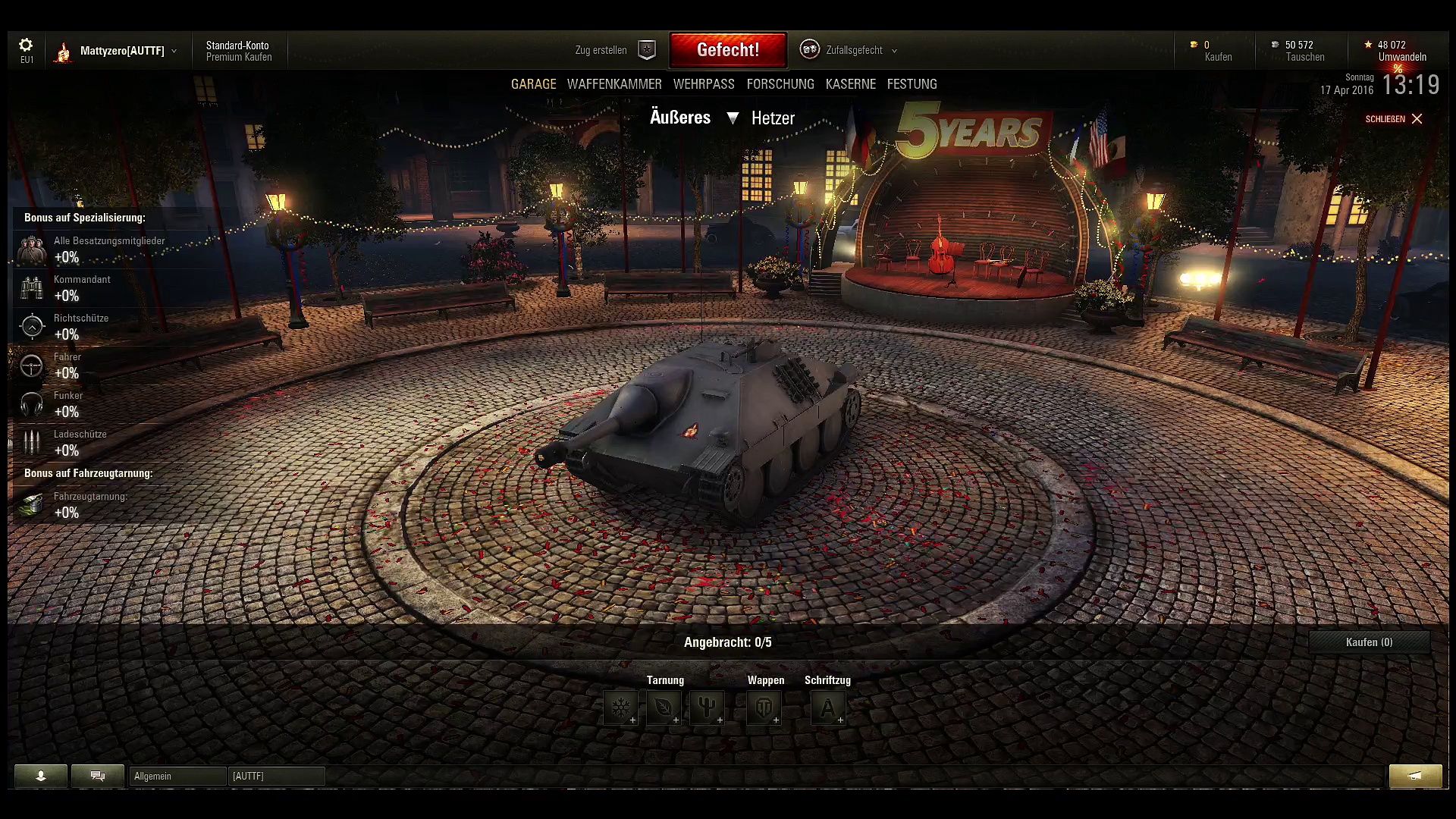Open the Zufallsgefecht battle mode dropdown
The image size is (1456, 819).
coord(853,50)
